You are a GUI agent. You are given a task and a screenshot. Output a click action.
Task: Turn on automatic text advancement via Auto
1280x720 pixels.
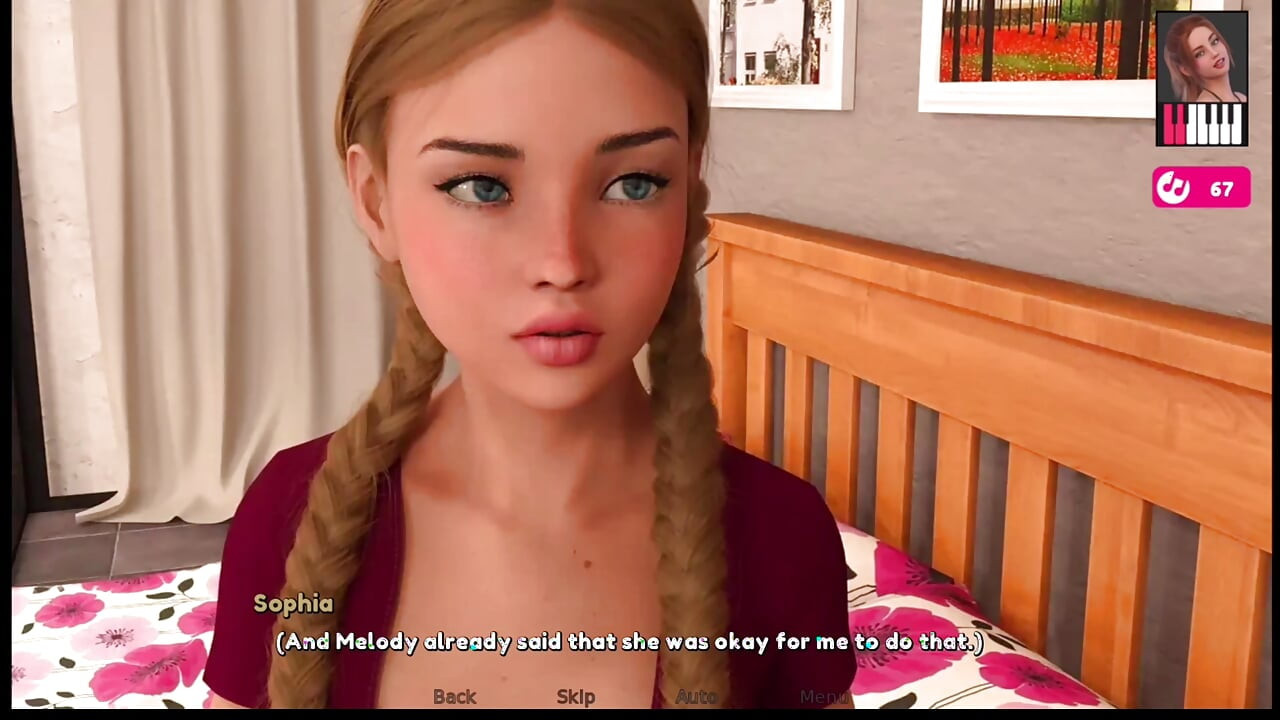(696, 696)
